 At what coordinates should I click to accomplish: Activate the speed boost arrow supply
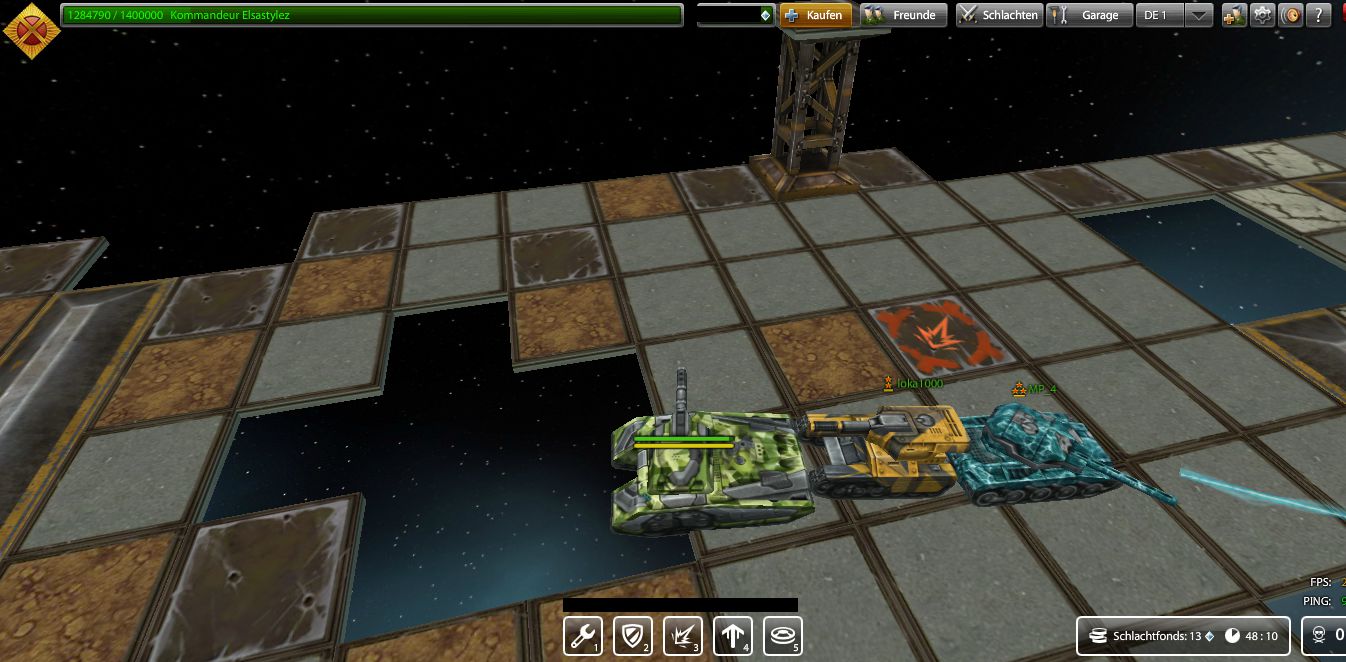[x=733, y=635]
